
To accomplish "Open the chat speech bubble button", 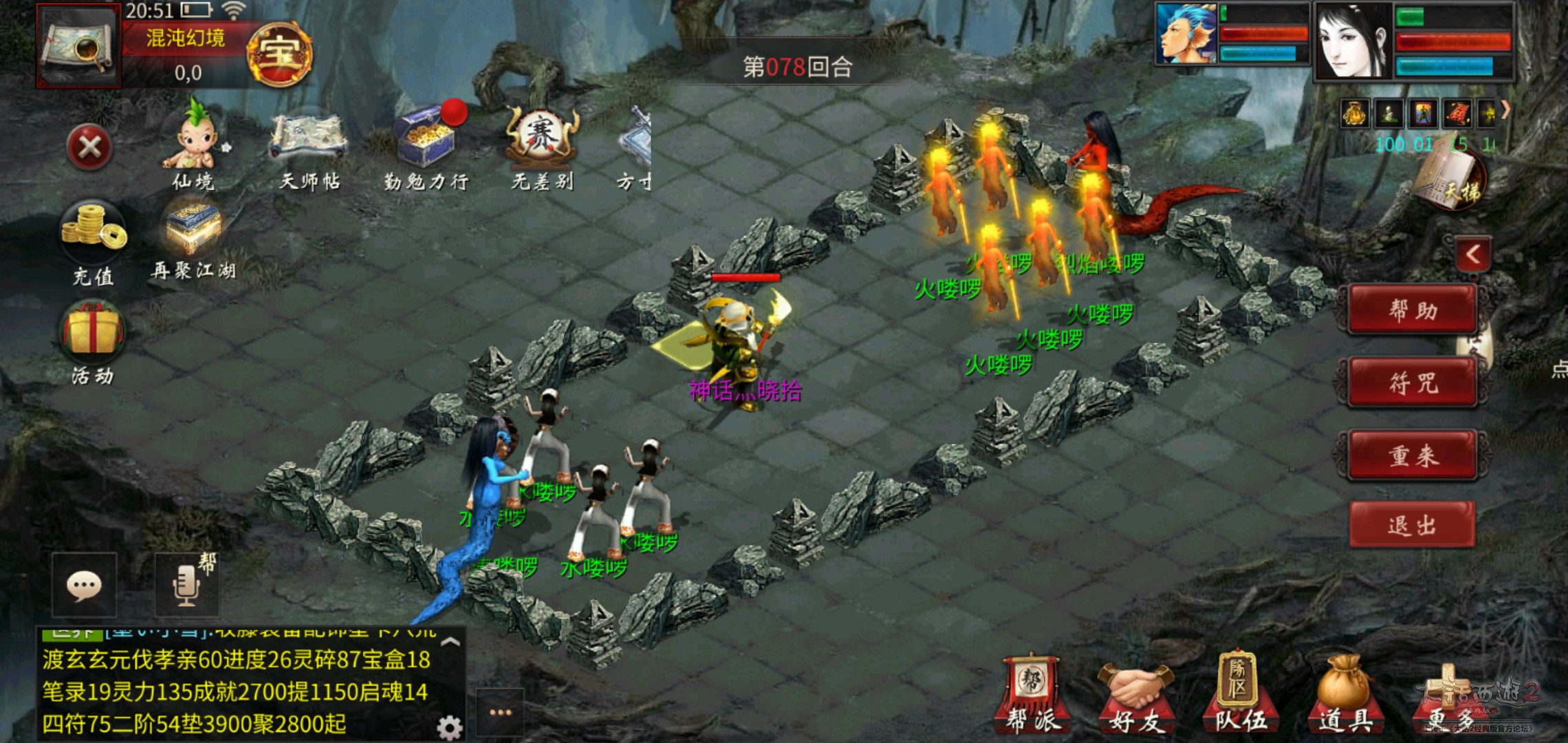I will click(85, 585).
